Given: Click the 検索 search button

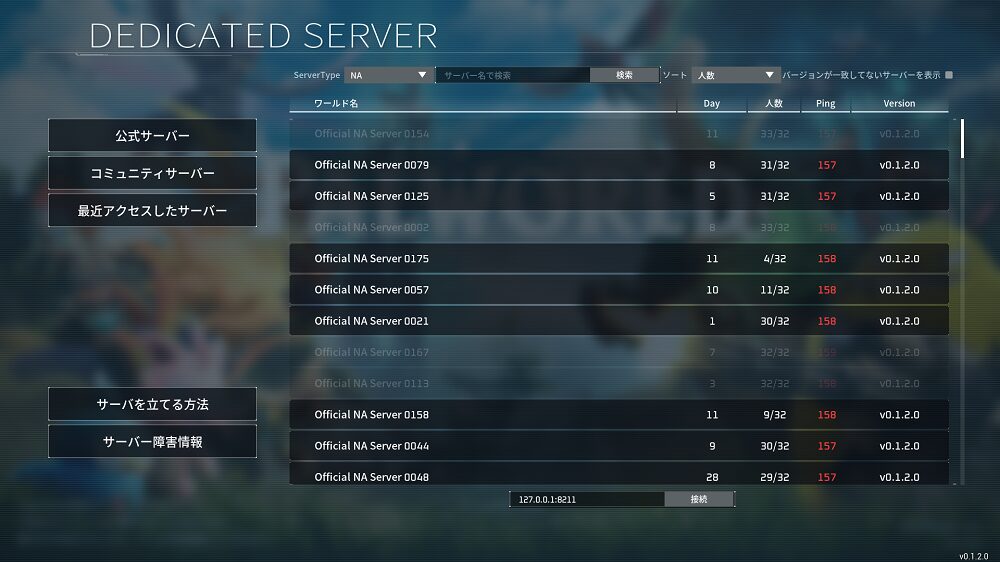Looking at the screenshot, I should click(624, 75).
